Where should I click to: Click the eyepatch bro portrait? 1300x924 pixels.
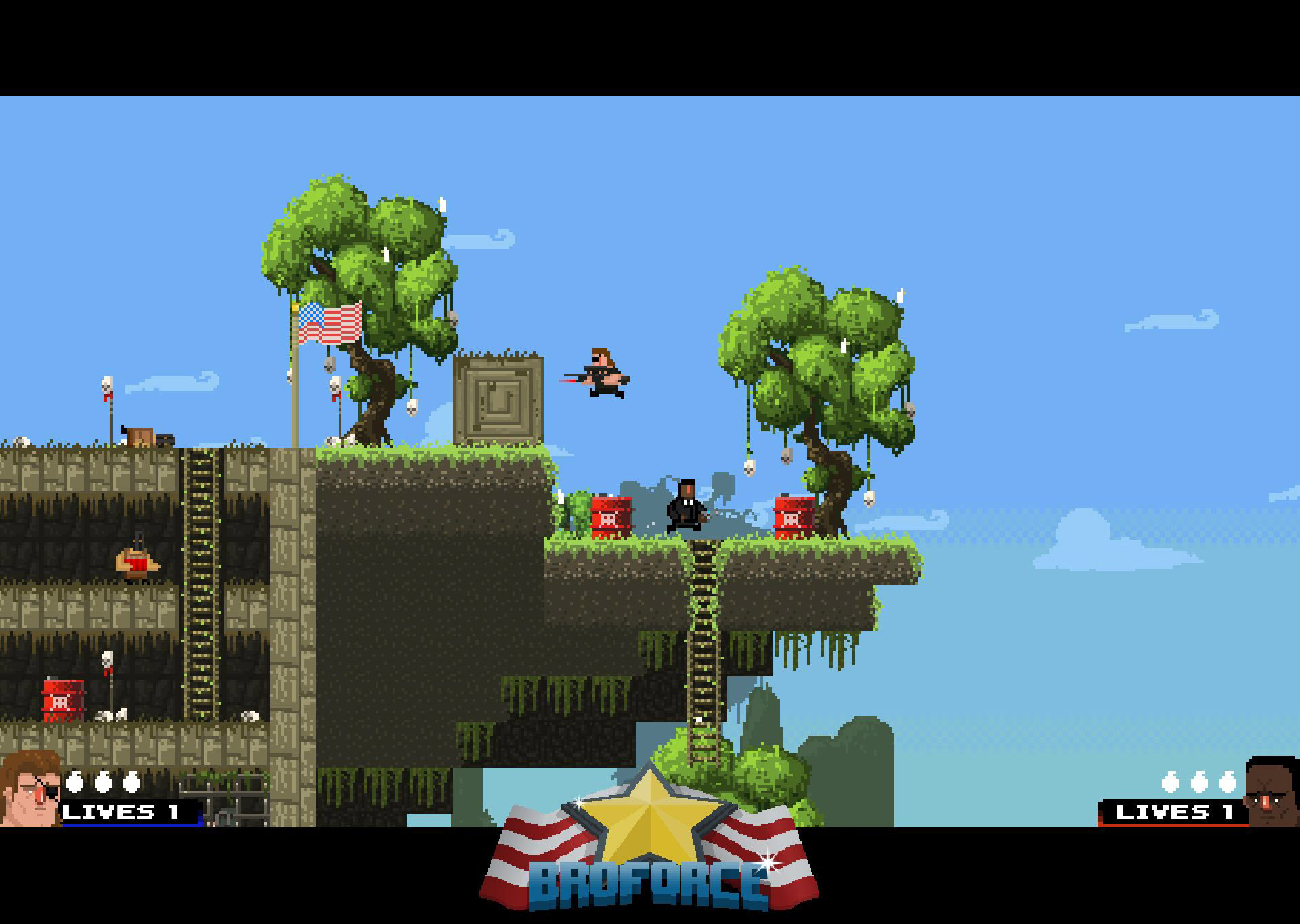[x=30, y=789]
